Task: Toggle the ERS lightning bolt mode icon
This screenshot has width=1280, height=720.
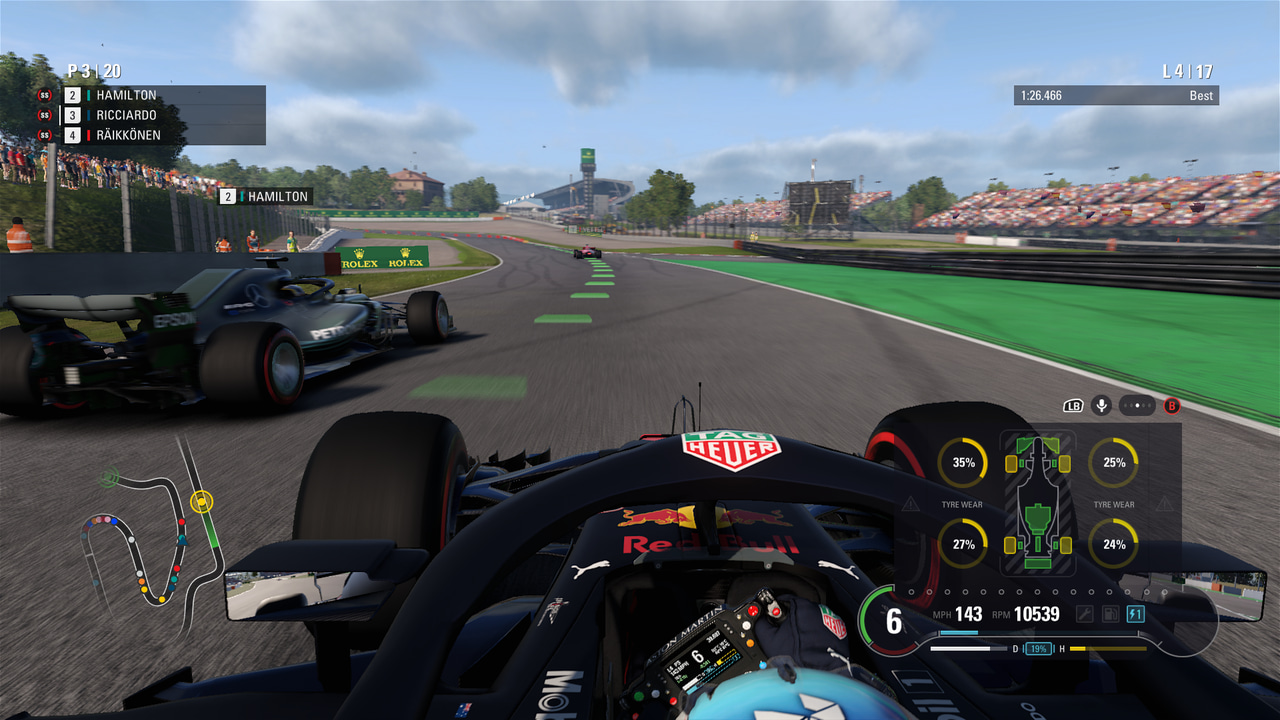Action: coord(1136,614)
